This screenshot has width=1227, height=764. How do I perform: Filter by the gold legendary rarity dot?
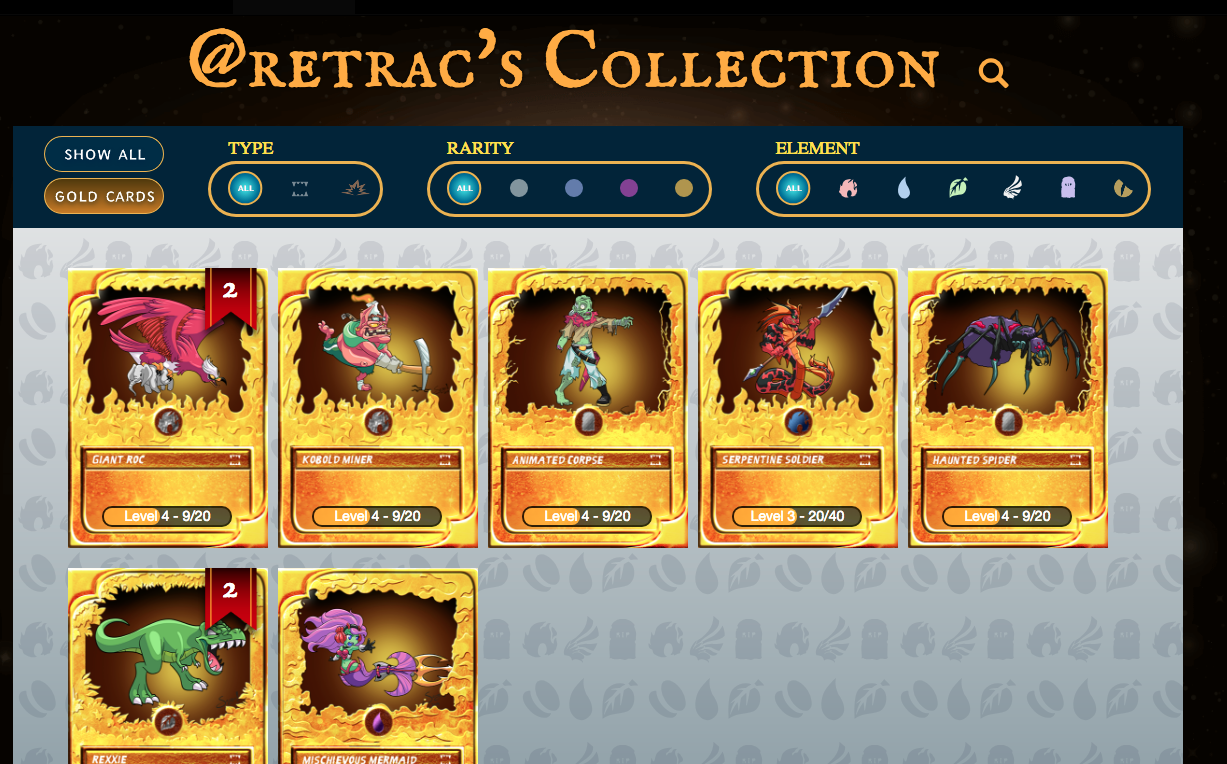pyautogui.click(x=683, y=188)
